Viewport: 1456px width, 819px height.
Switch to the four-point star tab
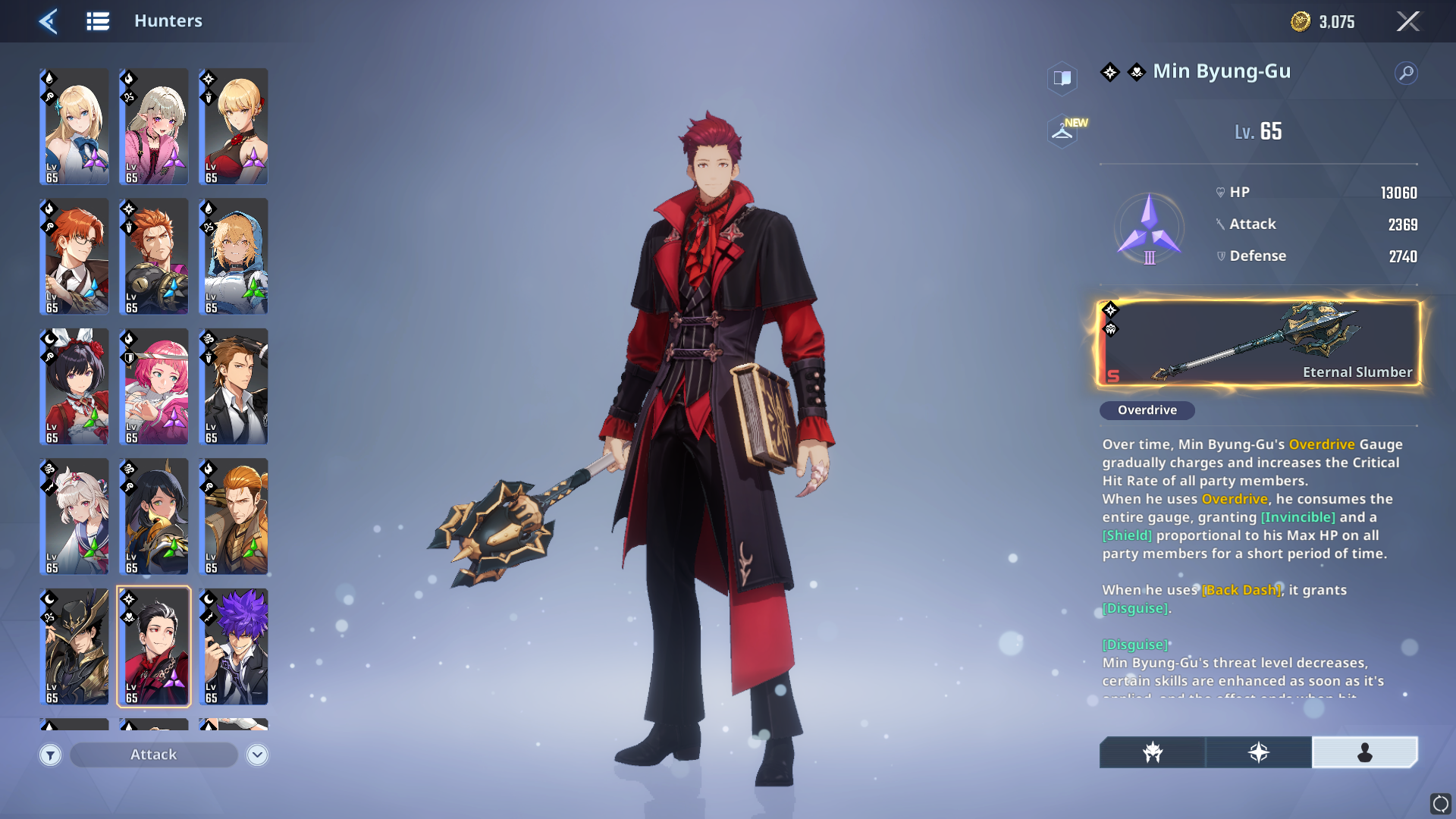(x=1259, y=752)
